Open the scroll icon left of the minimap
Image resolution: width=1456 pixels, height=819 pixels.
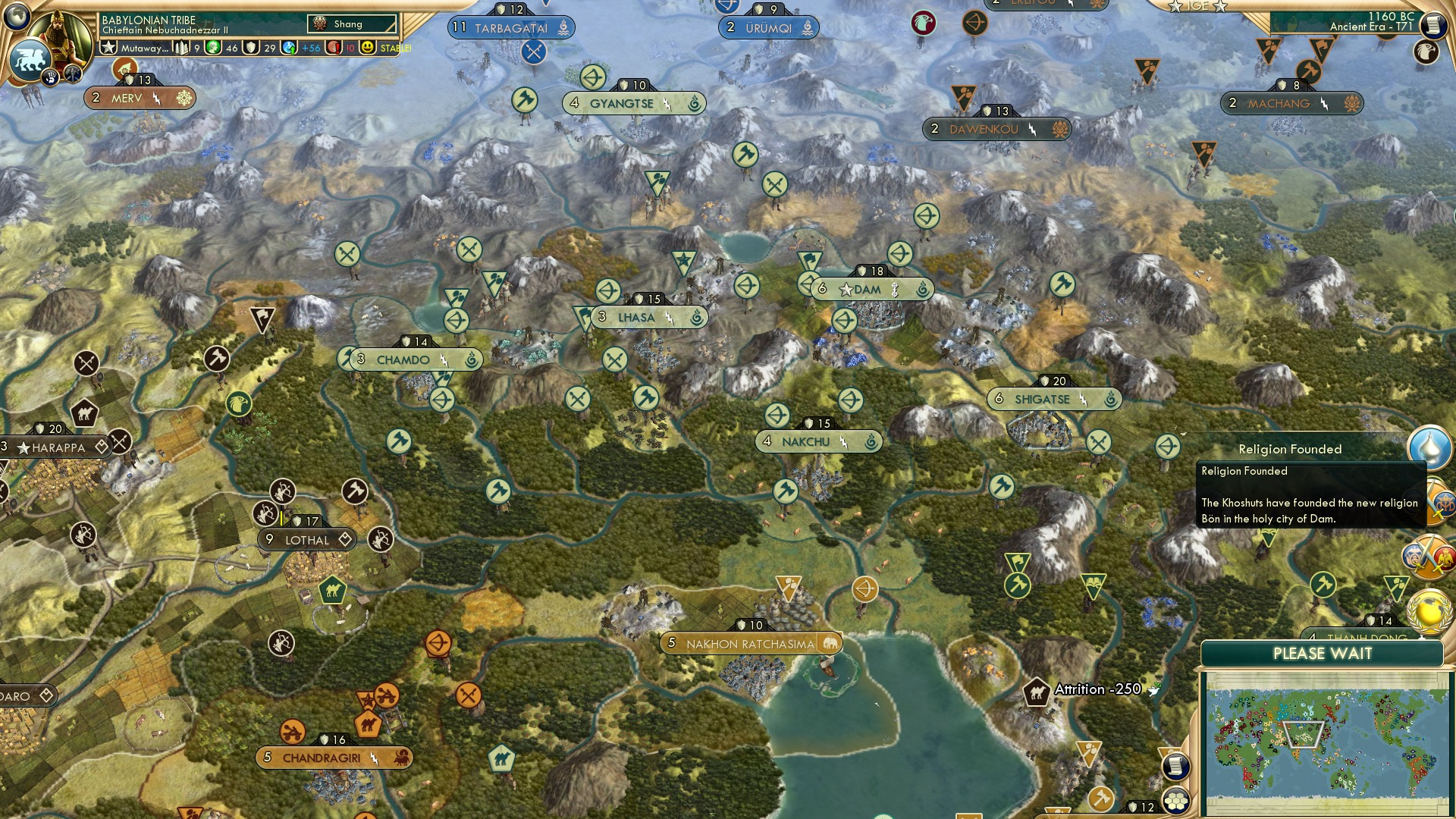pos(1175,766)
